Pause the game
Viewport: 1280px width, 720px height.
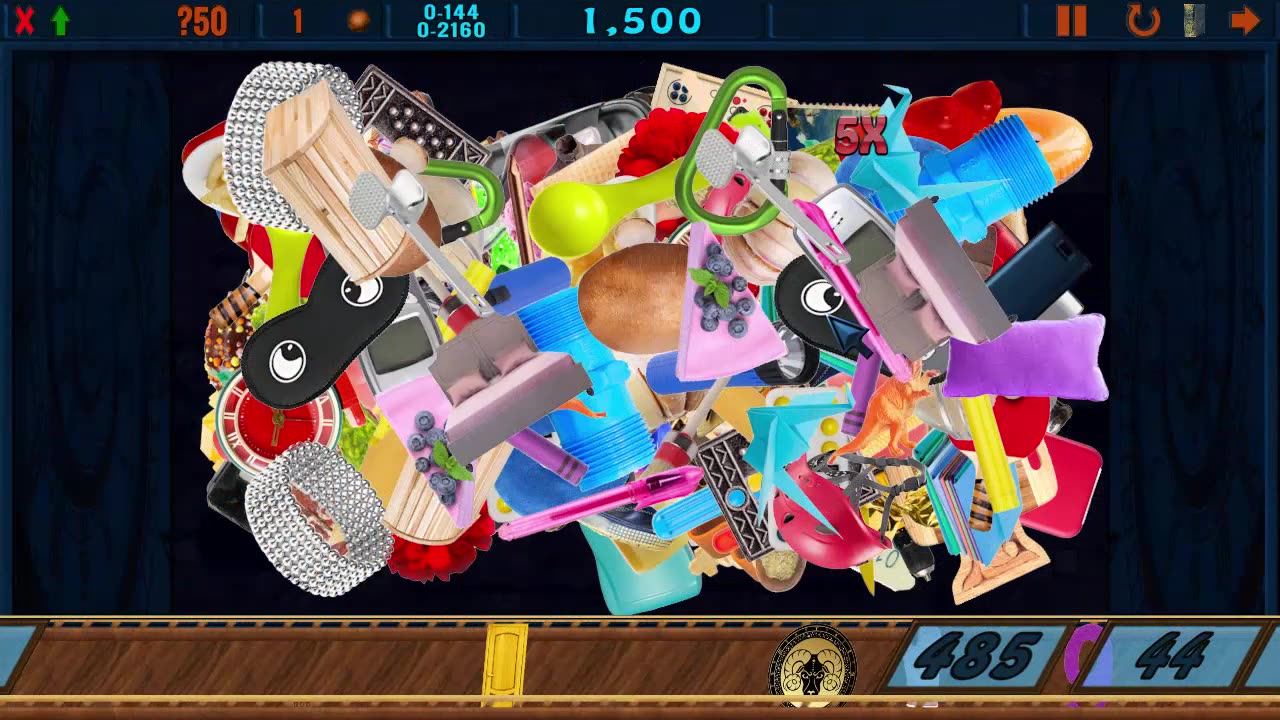1071,21
